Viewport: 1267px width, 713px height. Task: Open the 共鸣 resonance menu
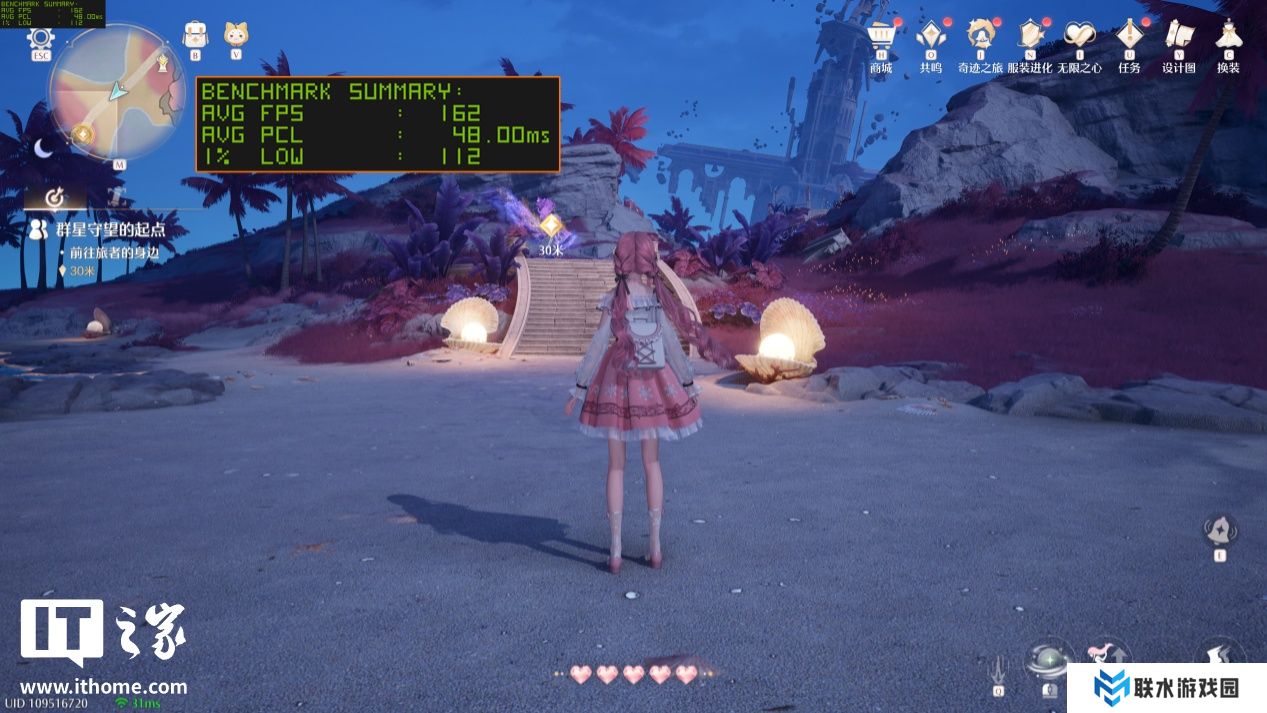click(x=931, y=38)
